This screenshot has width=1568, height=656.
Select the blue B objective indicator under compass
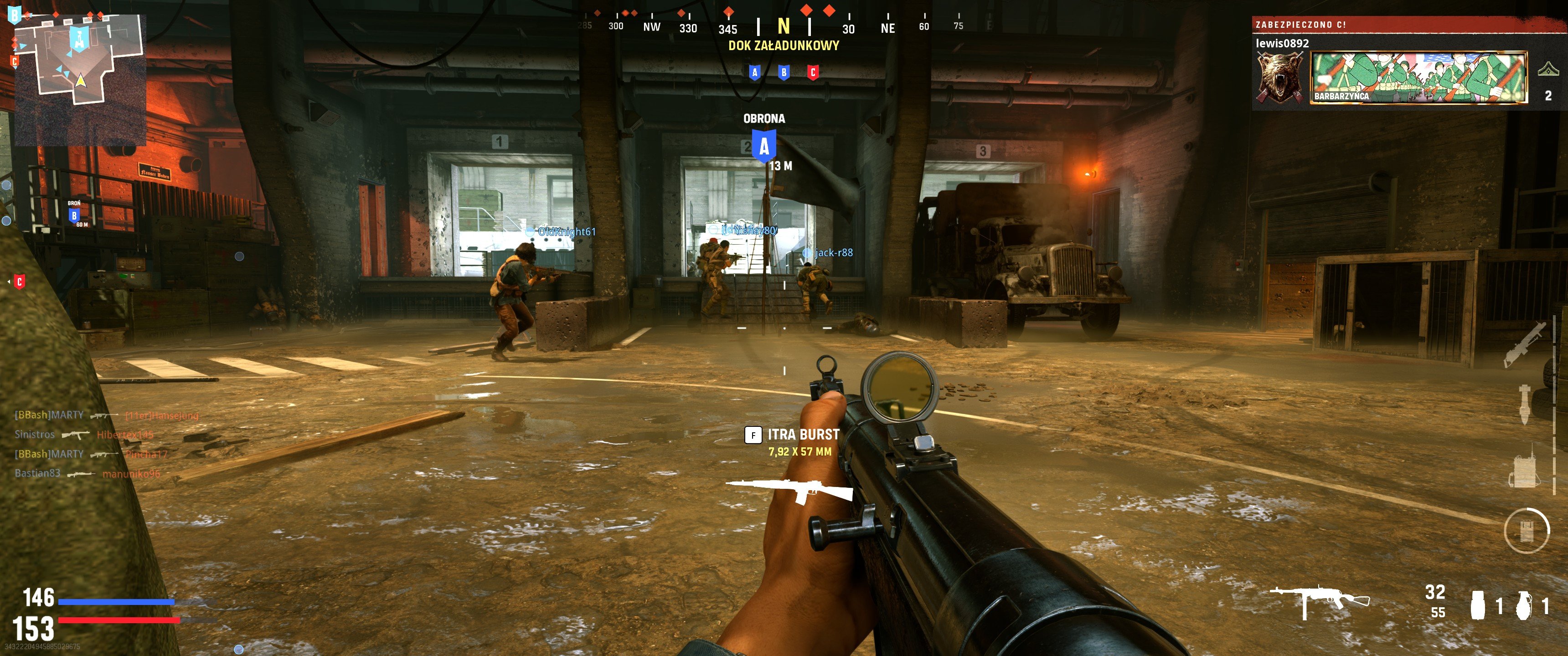point(784,73)
